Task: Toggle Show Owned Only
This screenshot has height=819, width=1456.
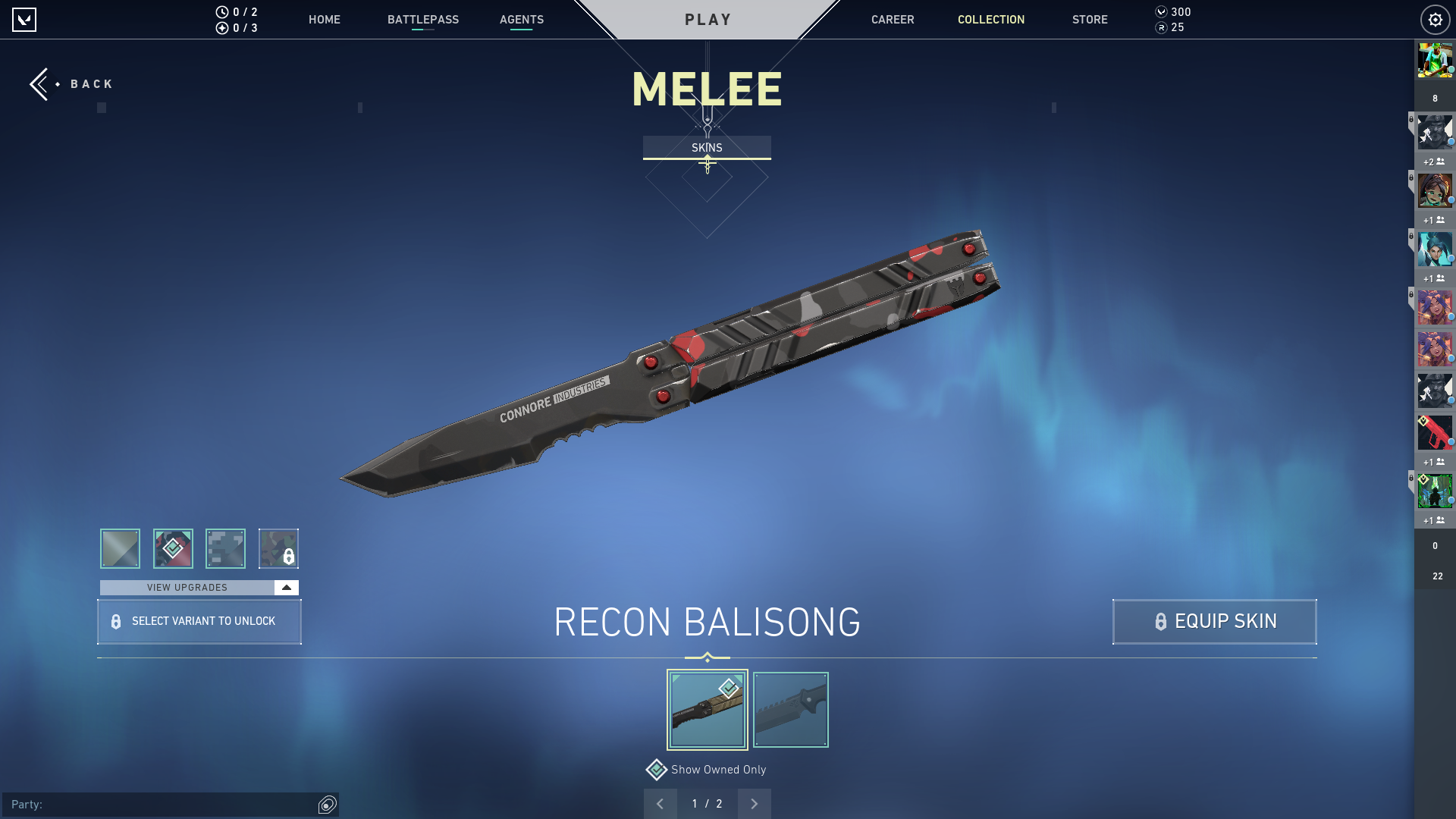Action: 657,770
